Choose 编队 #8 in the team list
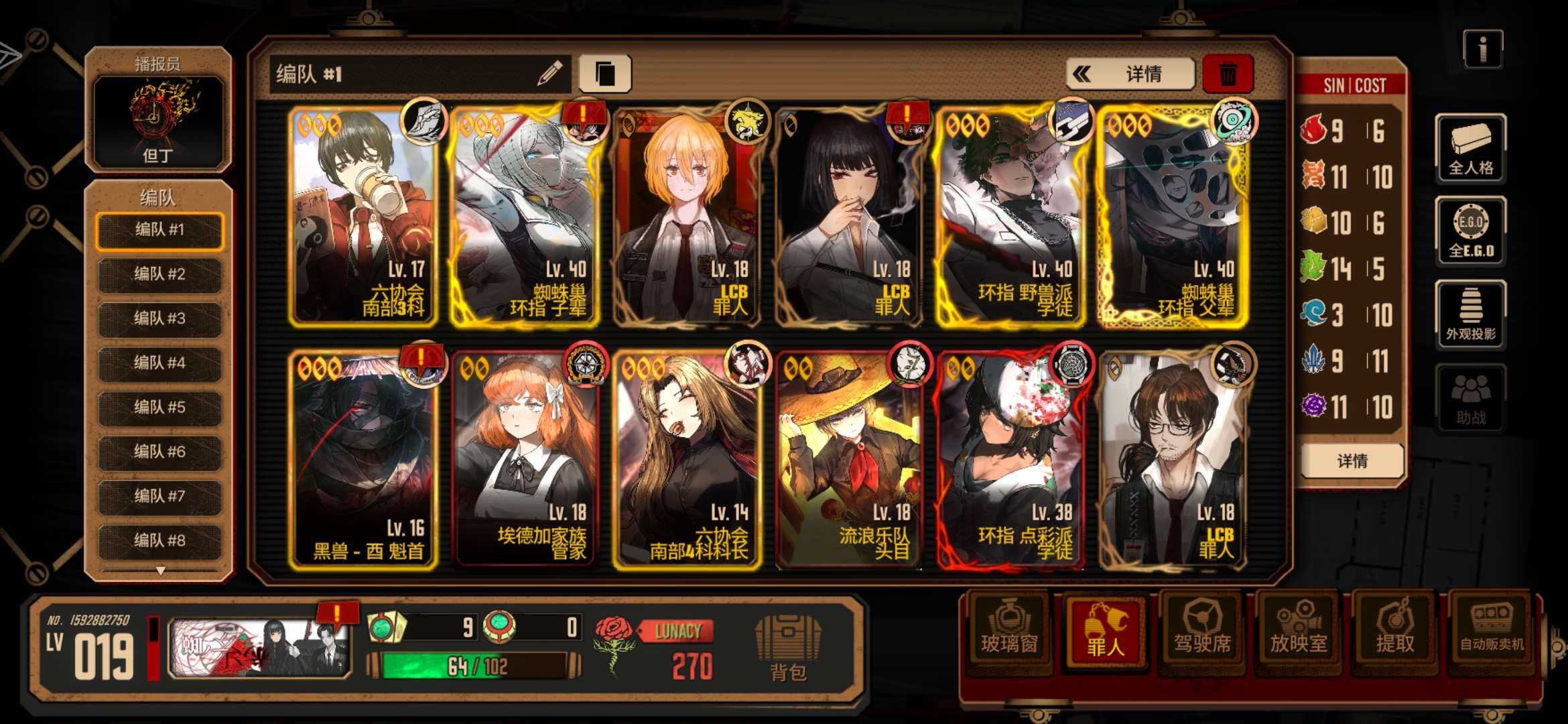 (159, 540)
